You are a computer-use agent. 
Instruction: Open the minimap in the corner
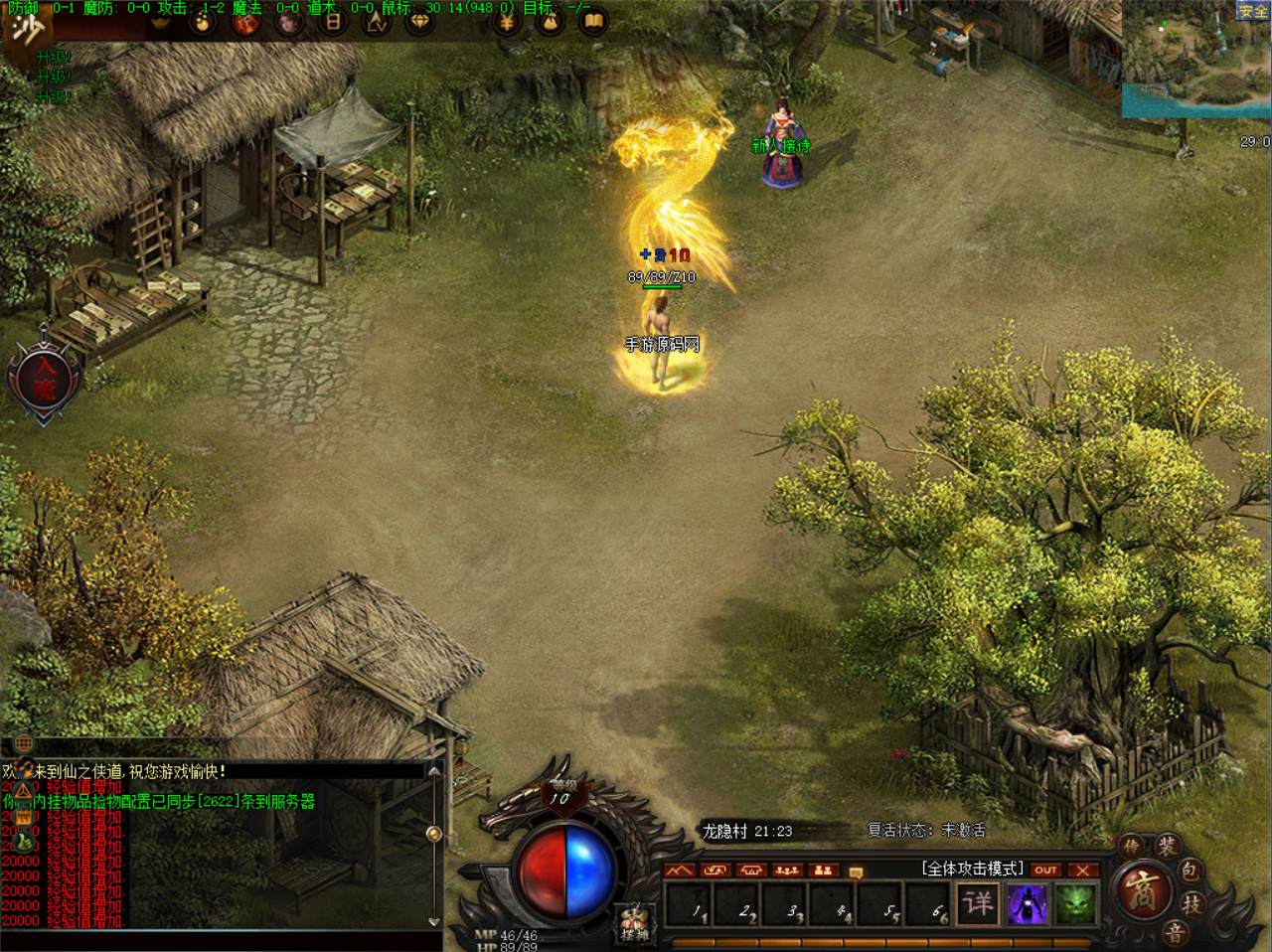tap(1196, 58)
